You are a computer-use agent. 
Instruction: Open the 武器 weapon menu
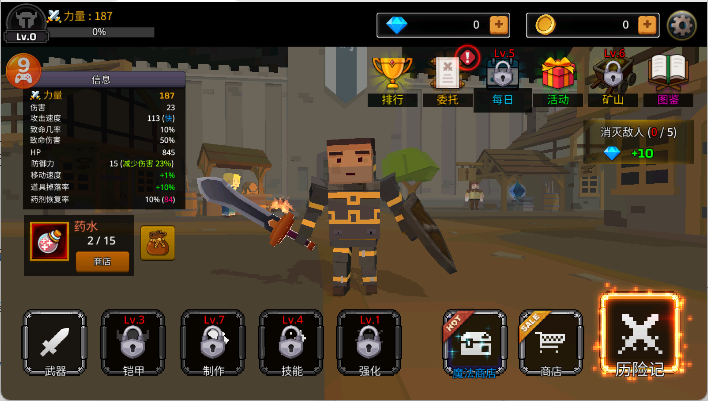55,345
